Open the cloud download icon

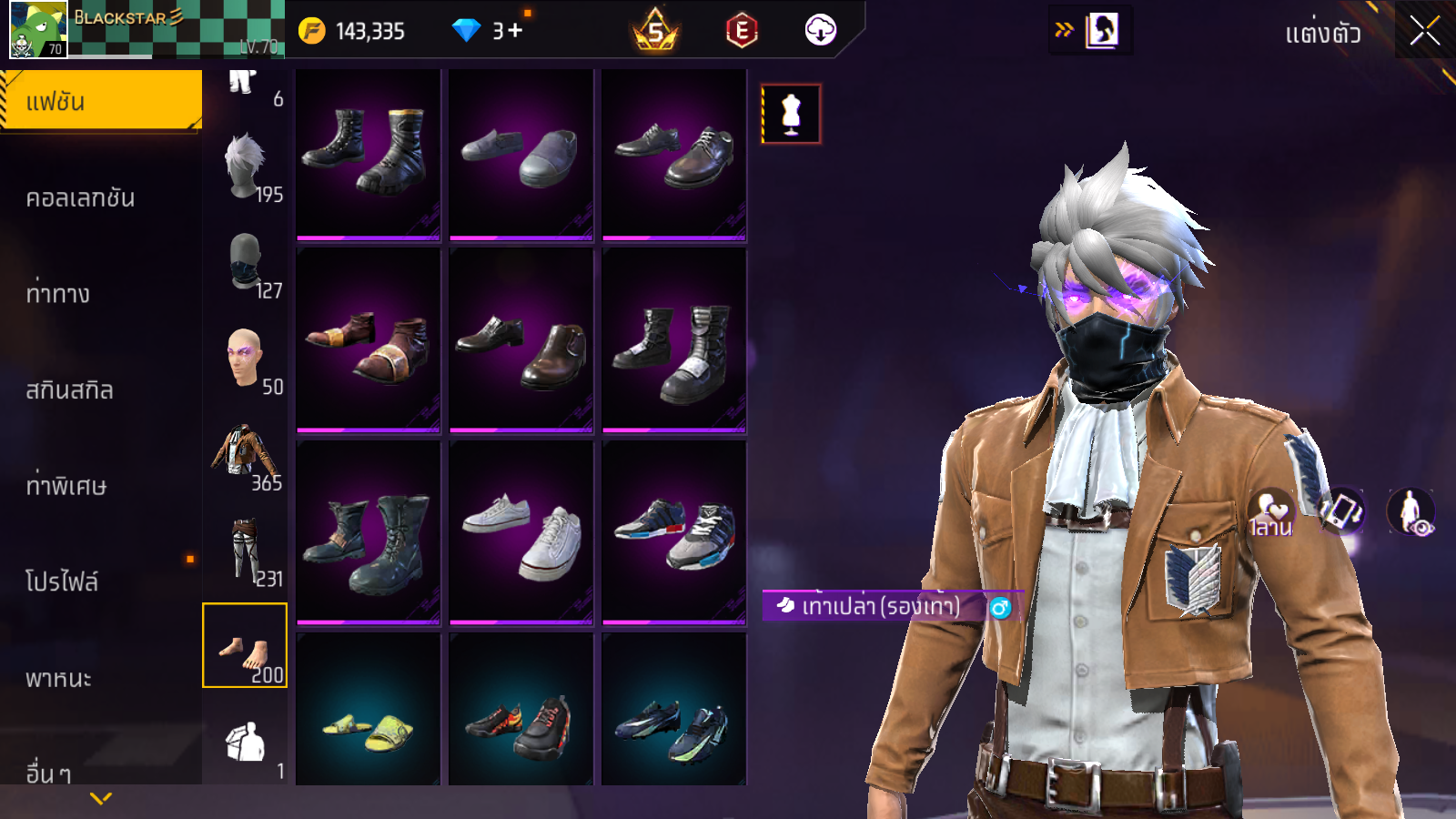(x=820, y=31)
